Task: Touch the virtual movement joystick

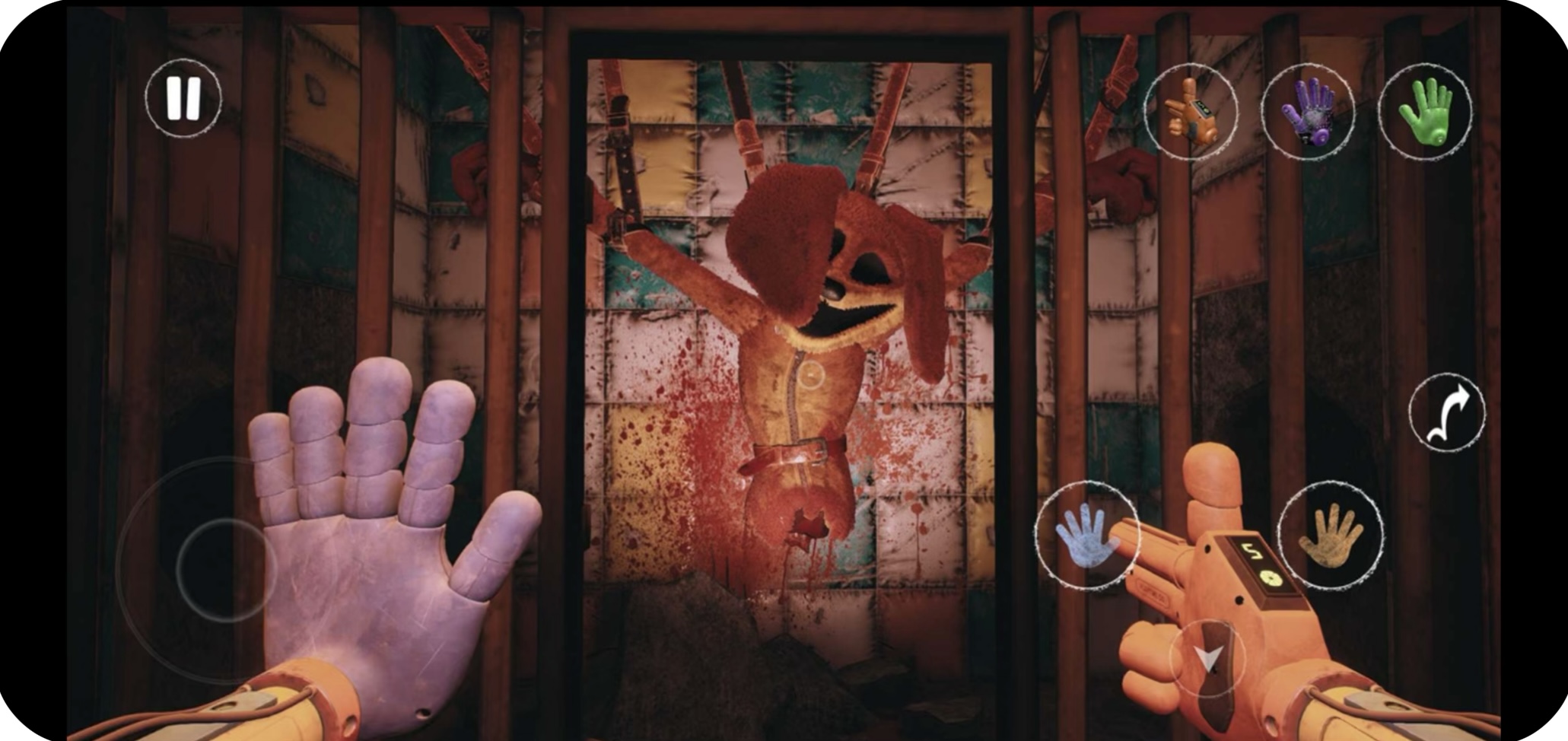Action: click(x=226, y=569)
